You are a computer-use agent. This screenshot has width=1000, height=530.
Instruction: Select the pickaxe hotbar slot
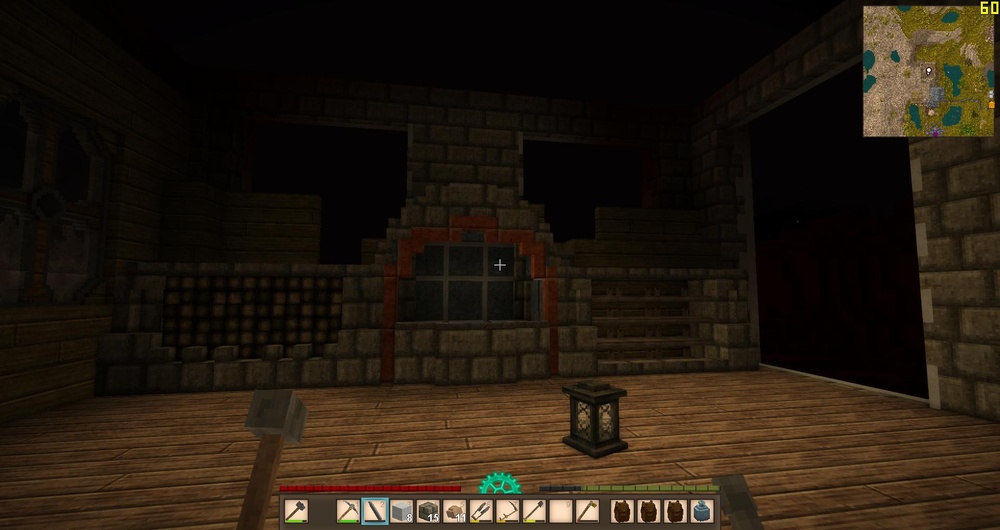[349, 511]
